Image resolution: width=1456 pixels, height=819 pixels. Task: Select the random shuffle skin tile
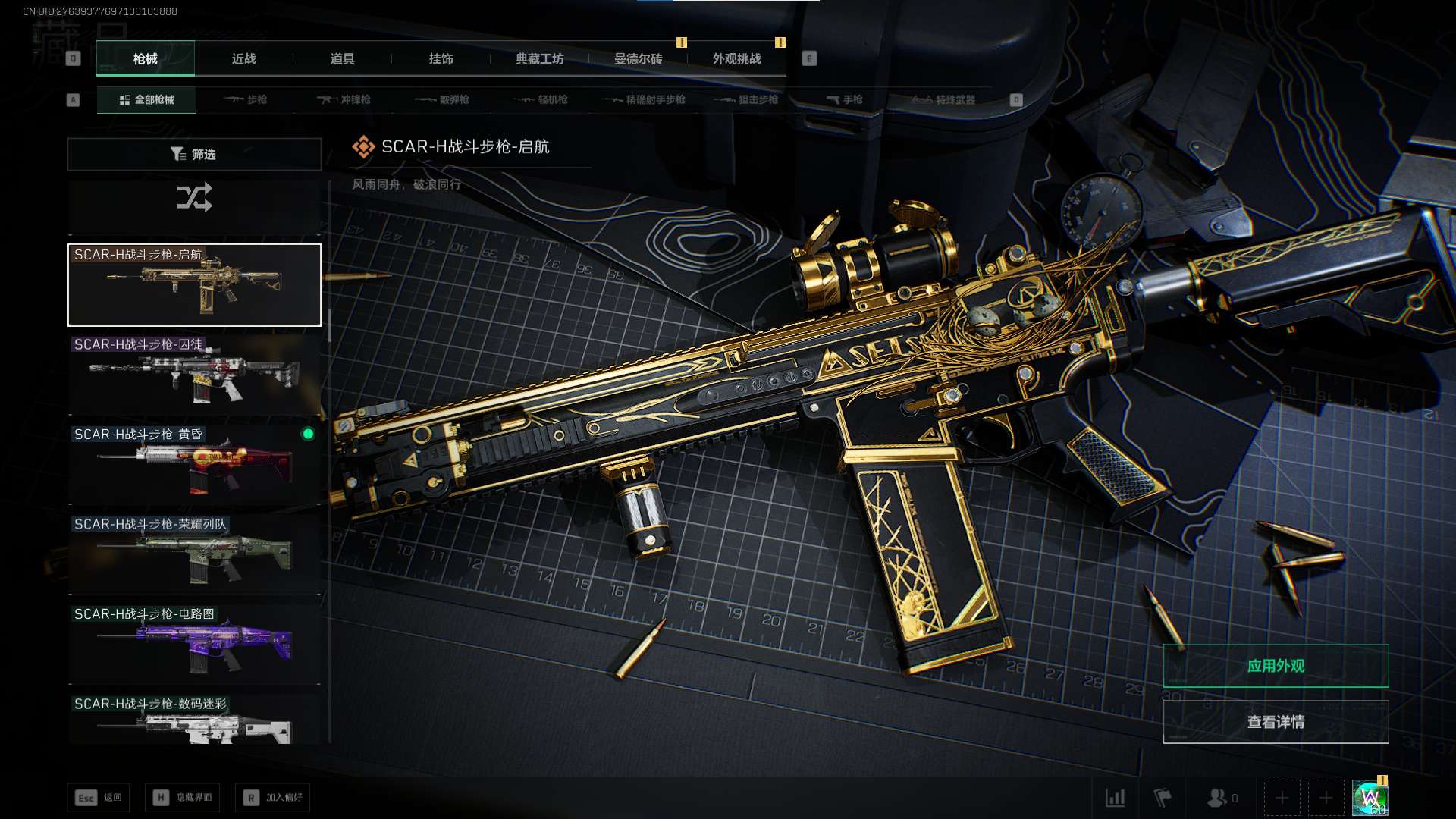tap(194, 199)
